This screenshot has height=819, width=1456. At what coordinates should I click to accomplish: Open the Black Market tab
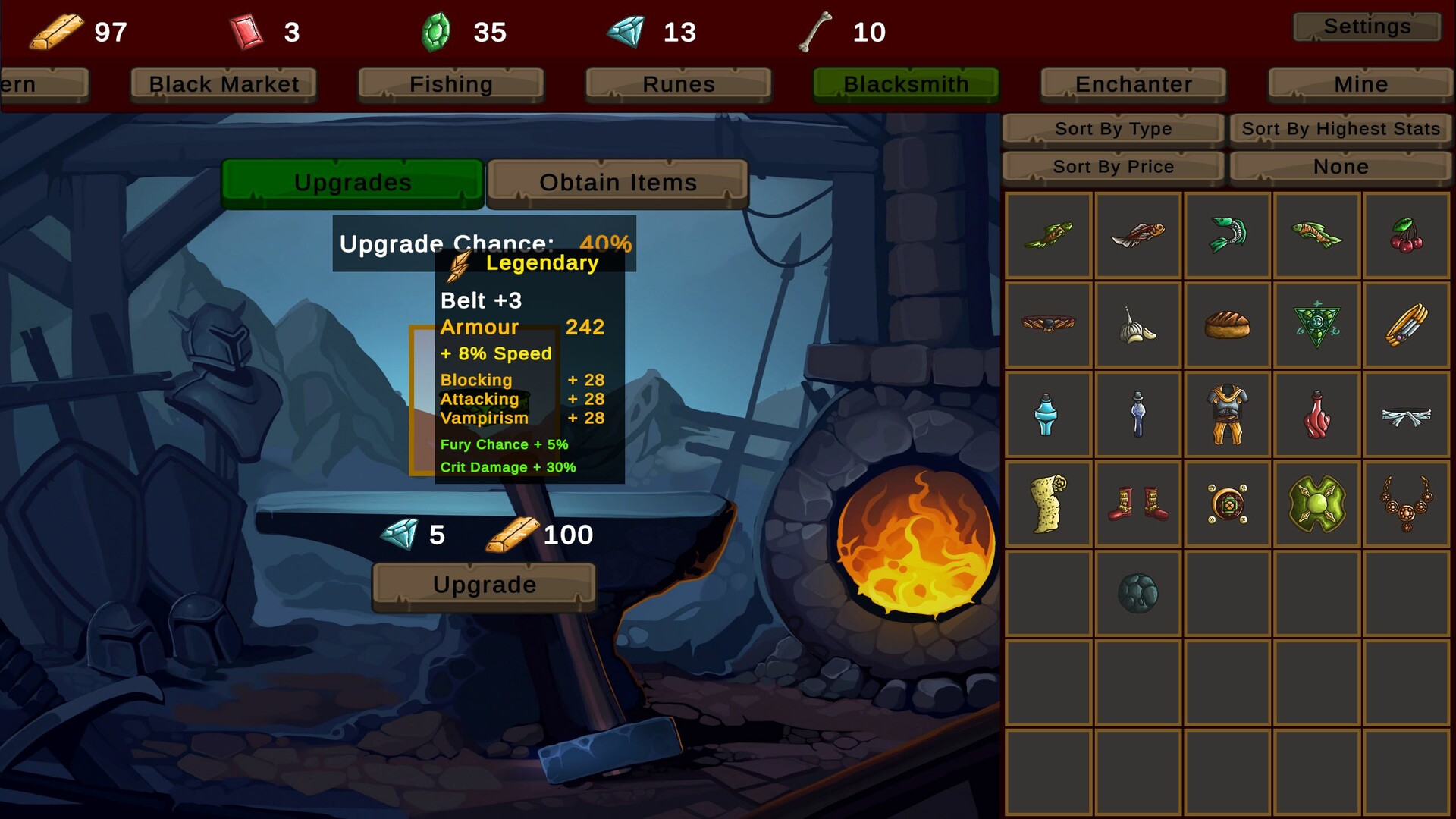click(x=222, y=84)
